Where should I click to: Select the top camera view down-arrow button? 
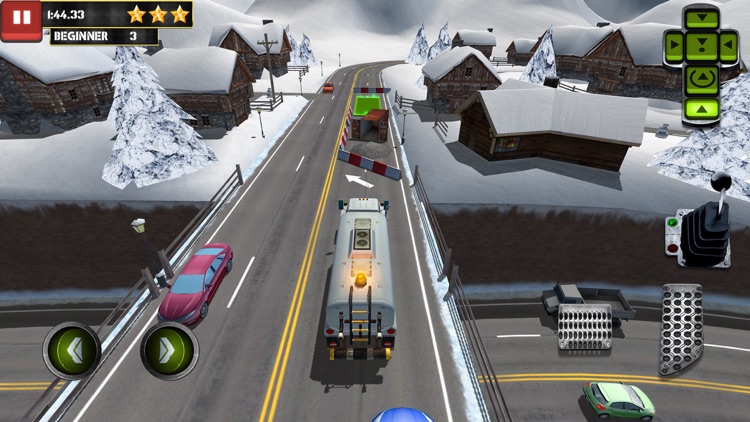pos(701,20)
